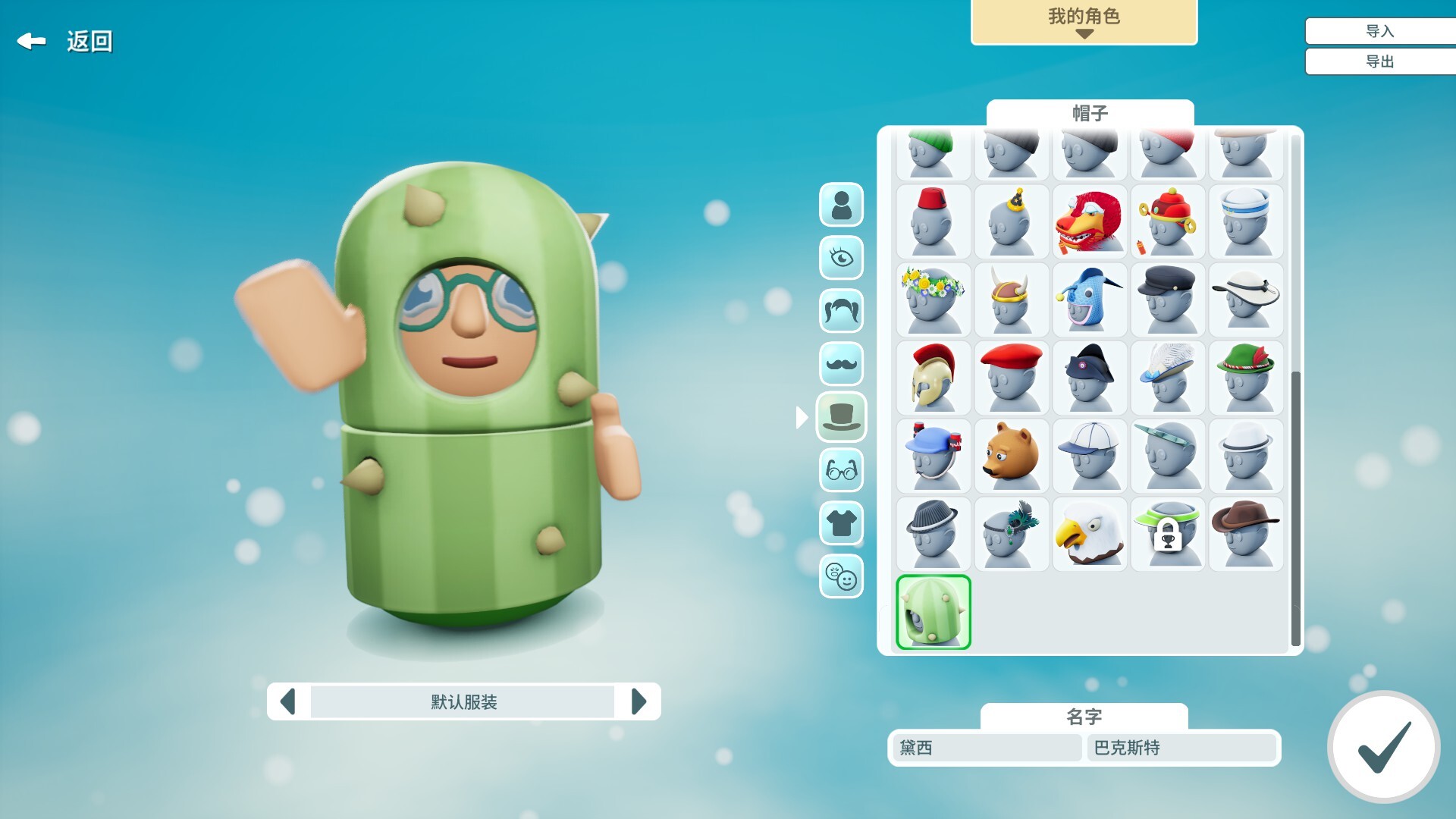Select the mustache customization icon
Screen dimensions: 1456x819
[x=842, y=363]
